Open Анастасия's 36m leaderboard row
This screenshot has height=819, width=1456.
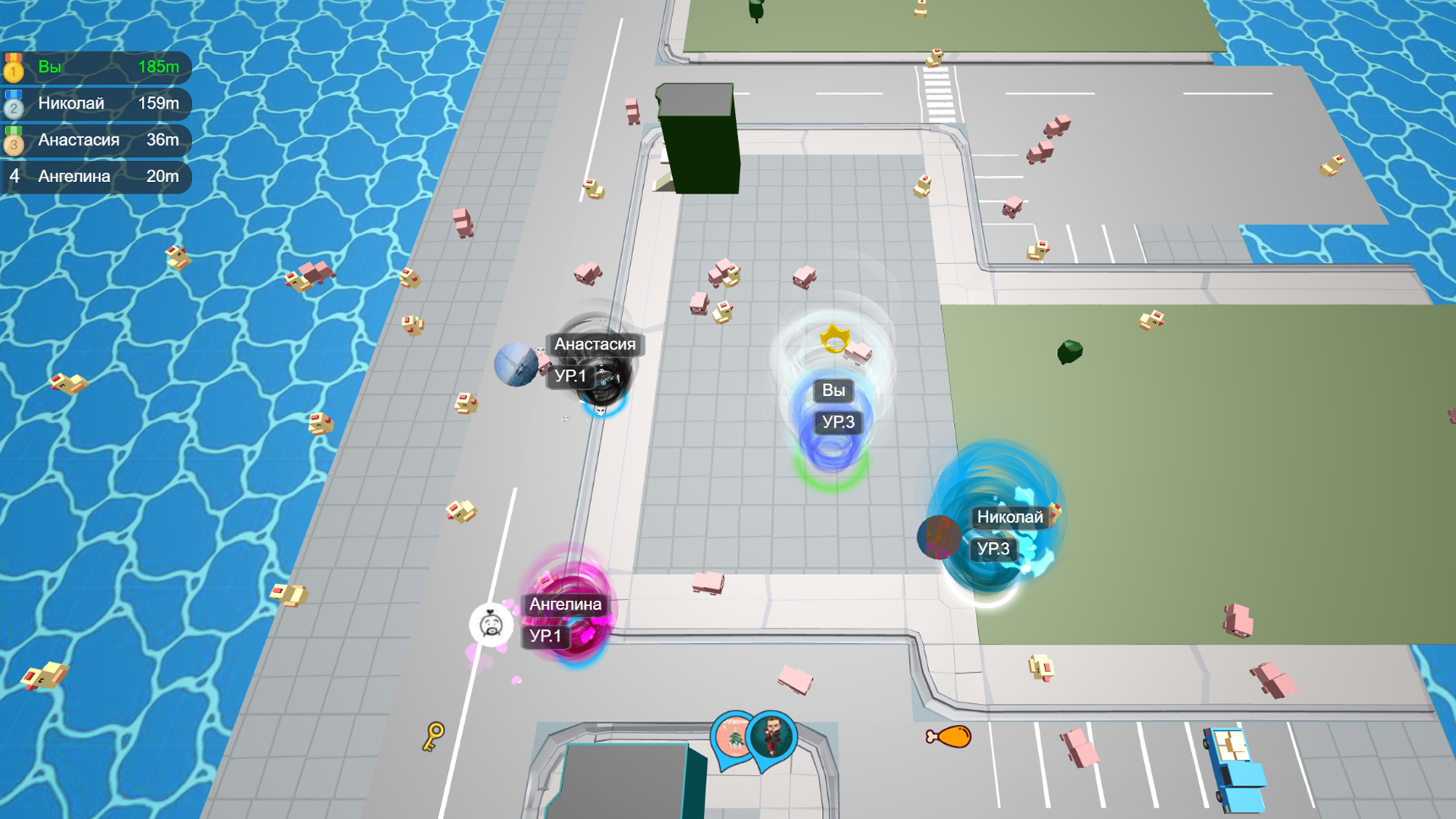pyautogui.click(x=95, y=140)
